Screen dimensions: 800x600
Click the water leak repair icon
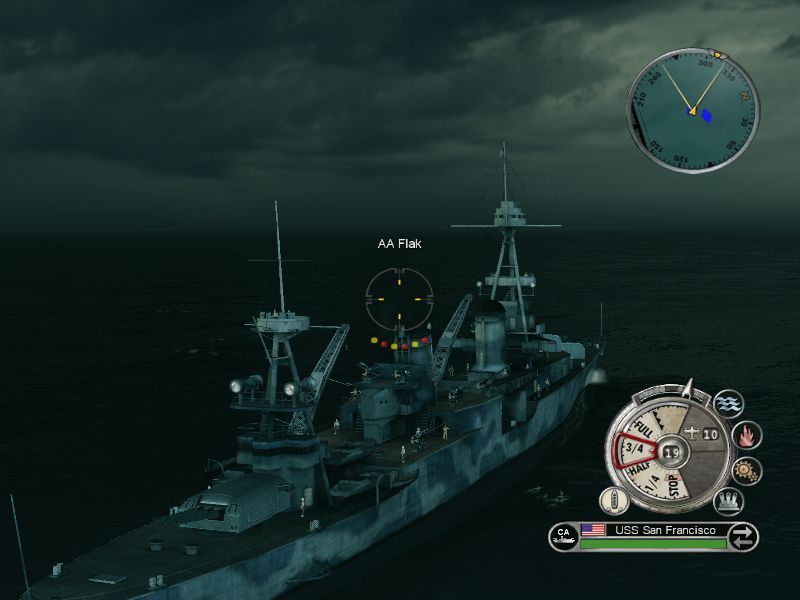[x=729, y=404]
